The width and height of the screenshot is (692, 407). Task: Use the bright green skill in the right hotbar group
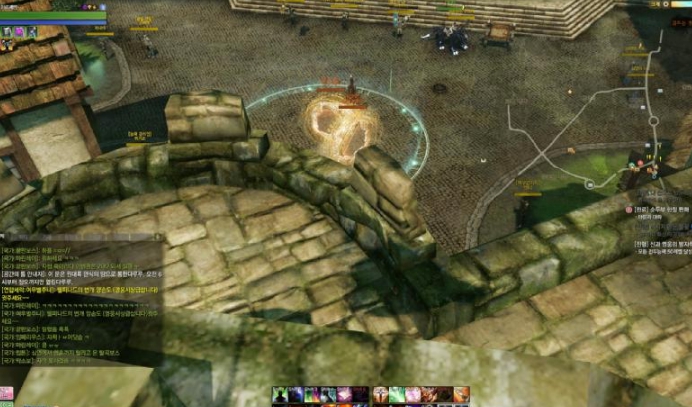point(397,395)
